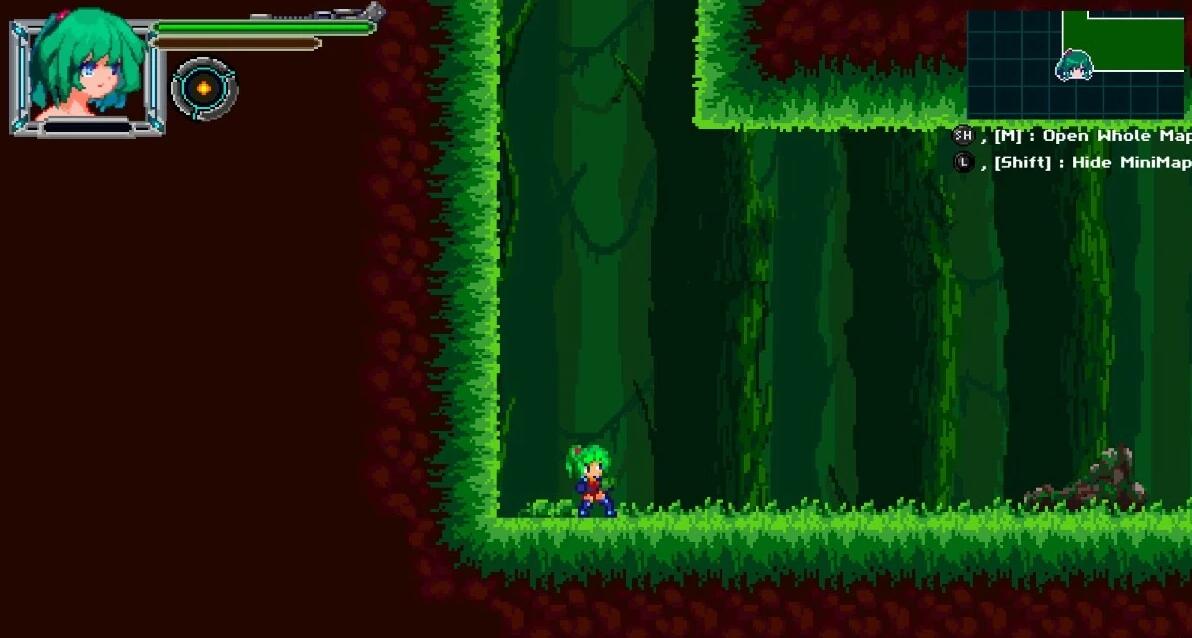
Task: Click the minimap in the corner
Action: [1075, 65]
